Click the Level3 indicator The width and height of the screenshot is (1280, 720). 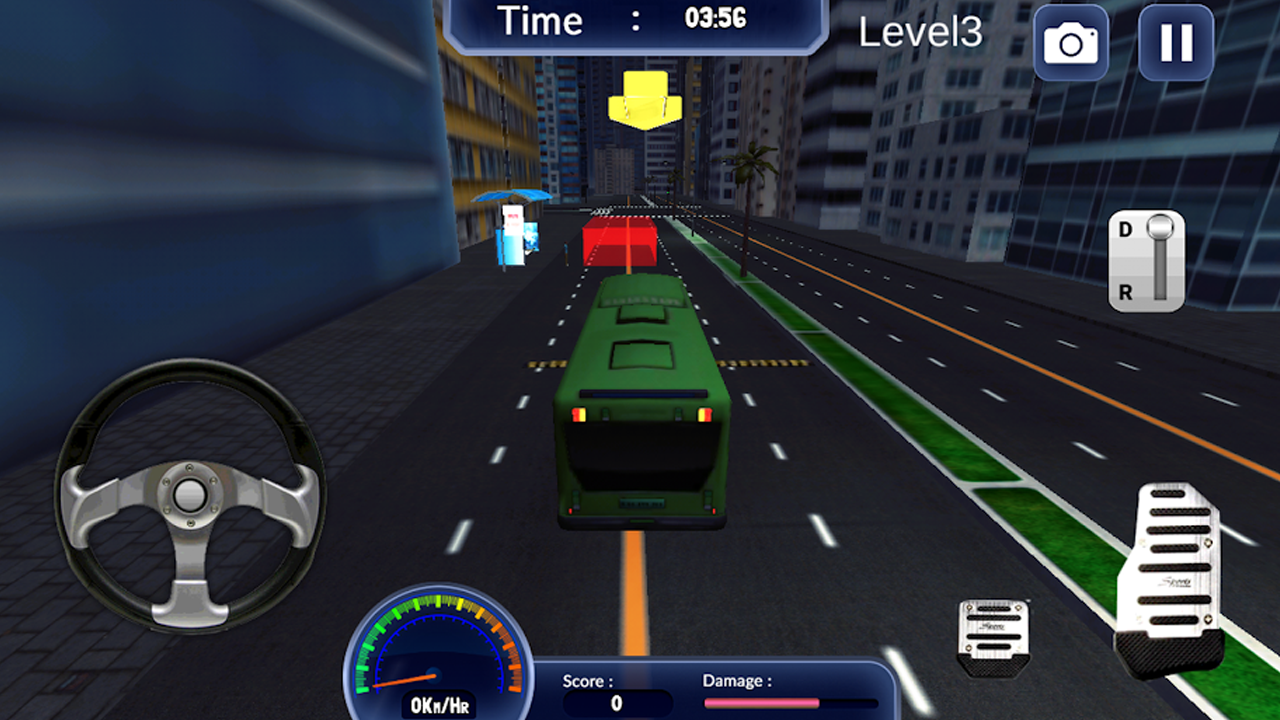[922, 32]
